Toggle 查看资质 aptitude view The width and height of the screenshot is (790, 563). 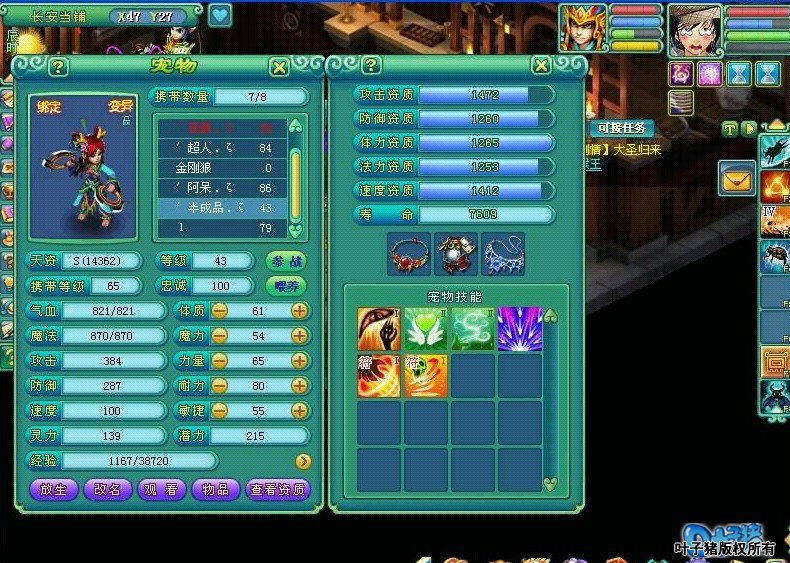(278, 490)
